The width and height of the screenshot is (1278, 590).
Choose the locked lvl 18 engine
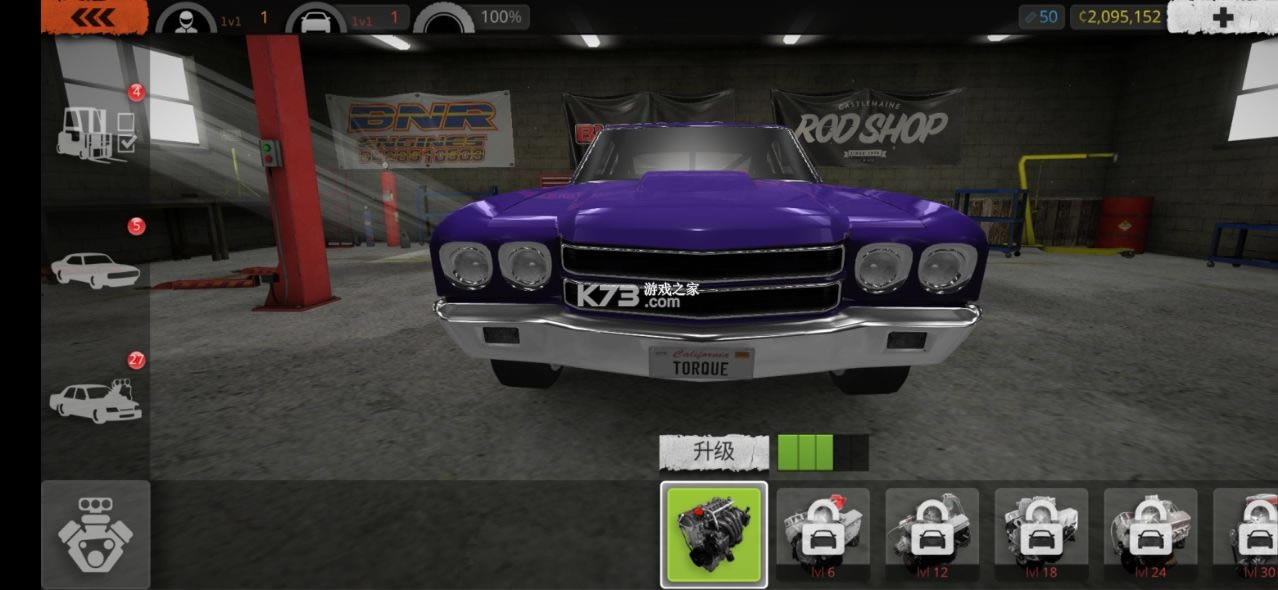(x=1041, y=534)
